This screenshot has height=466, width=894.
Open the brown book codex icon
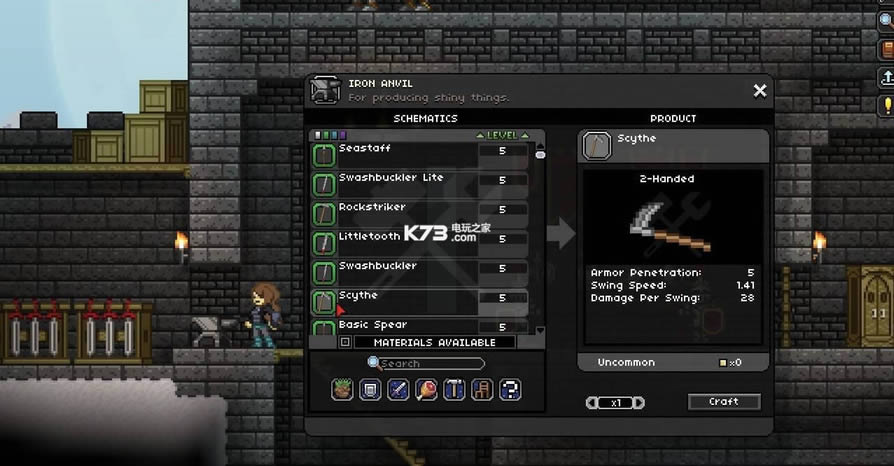coord(886,46)
